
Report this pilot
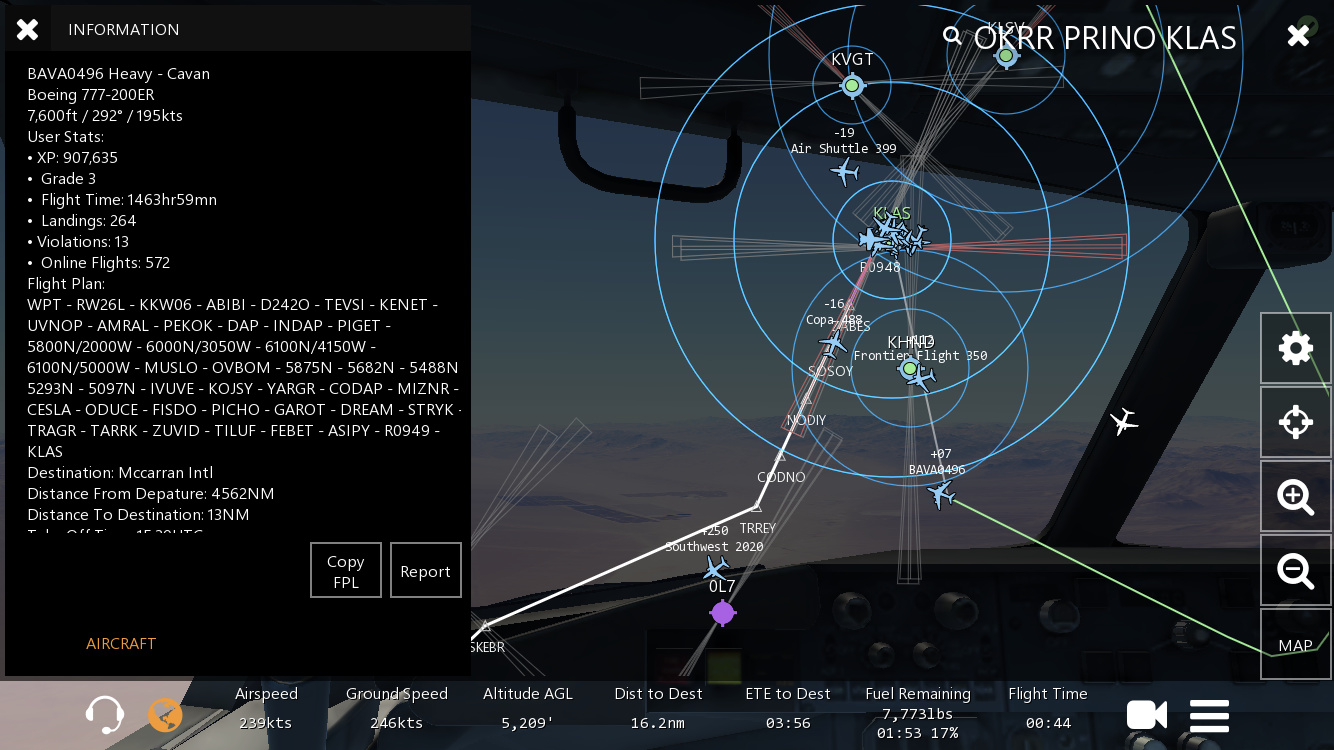click(425, 571)
